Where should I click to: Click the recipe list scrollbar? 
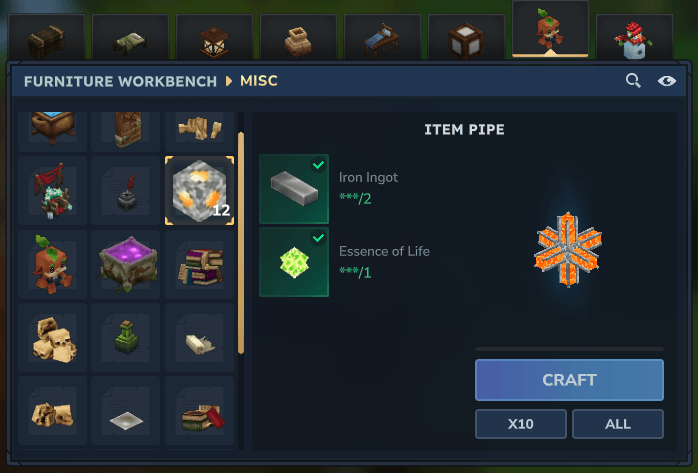tap(241, 240)
